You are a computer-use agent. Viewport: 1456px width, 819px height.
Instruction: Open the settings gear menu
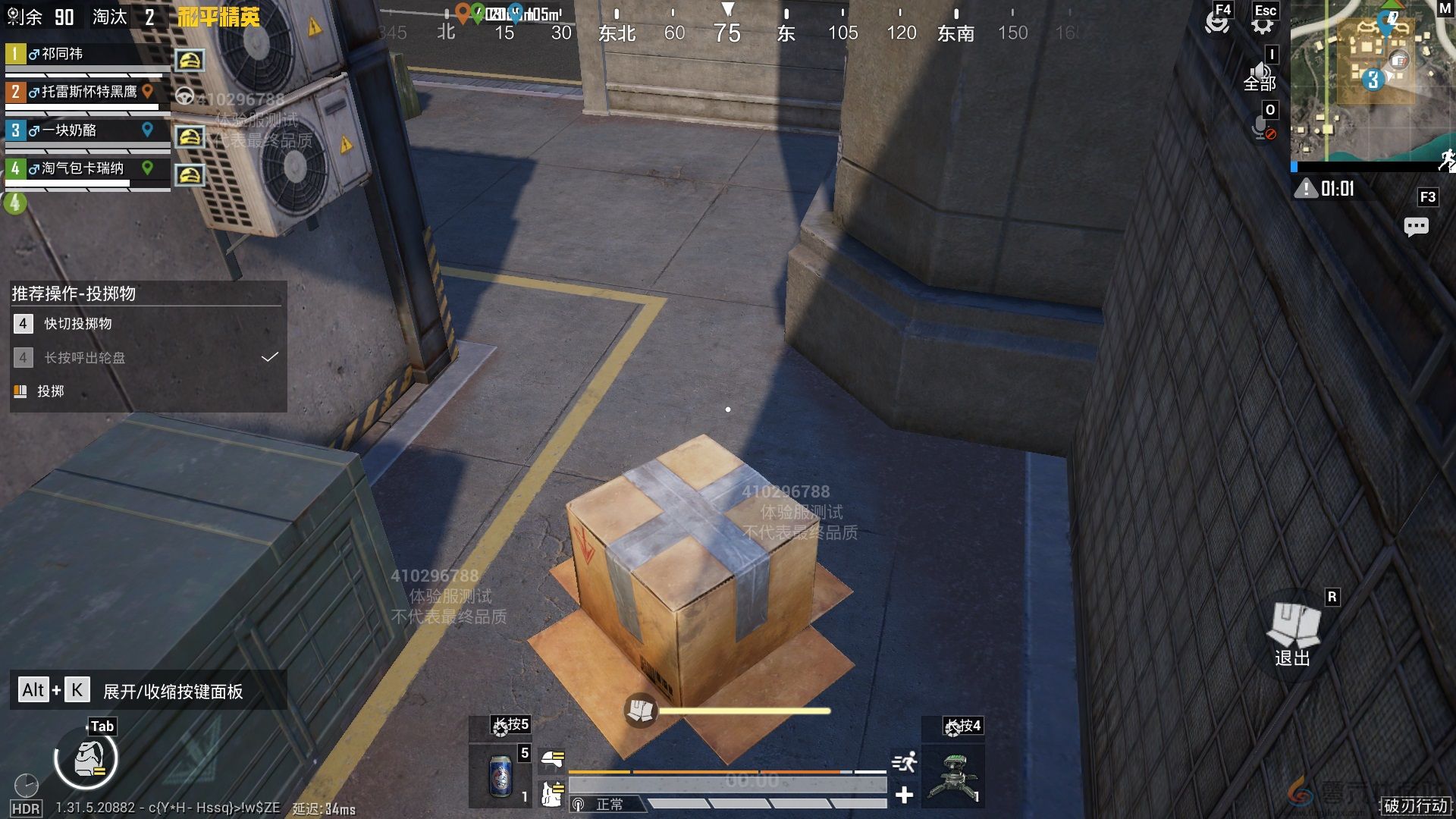coord(1262,25)
